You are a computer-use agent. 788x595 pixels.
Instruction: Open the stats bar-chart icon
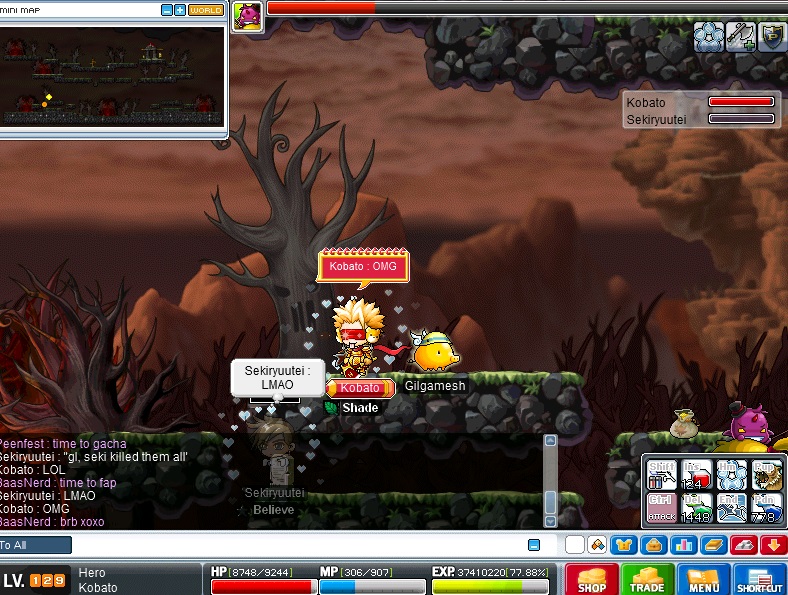pos(683,545)
